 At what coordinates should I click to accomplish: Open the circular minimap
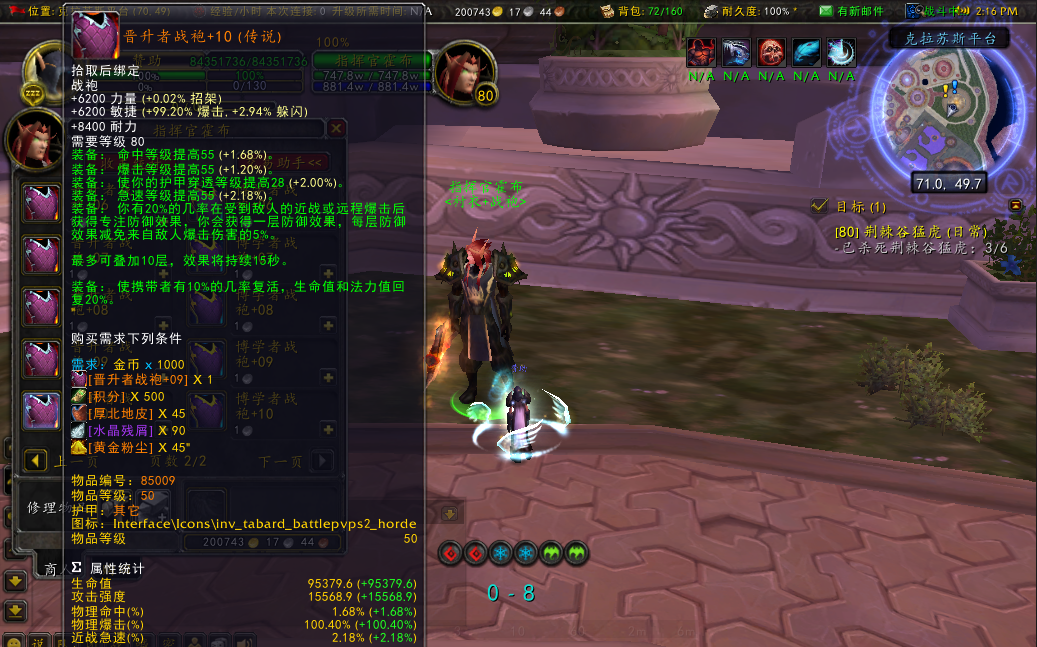tap(950, 115)
